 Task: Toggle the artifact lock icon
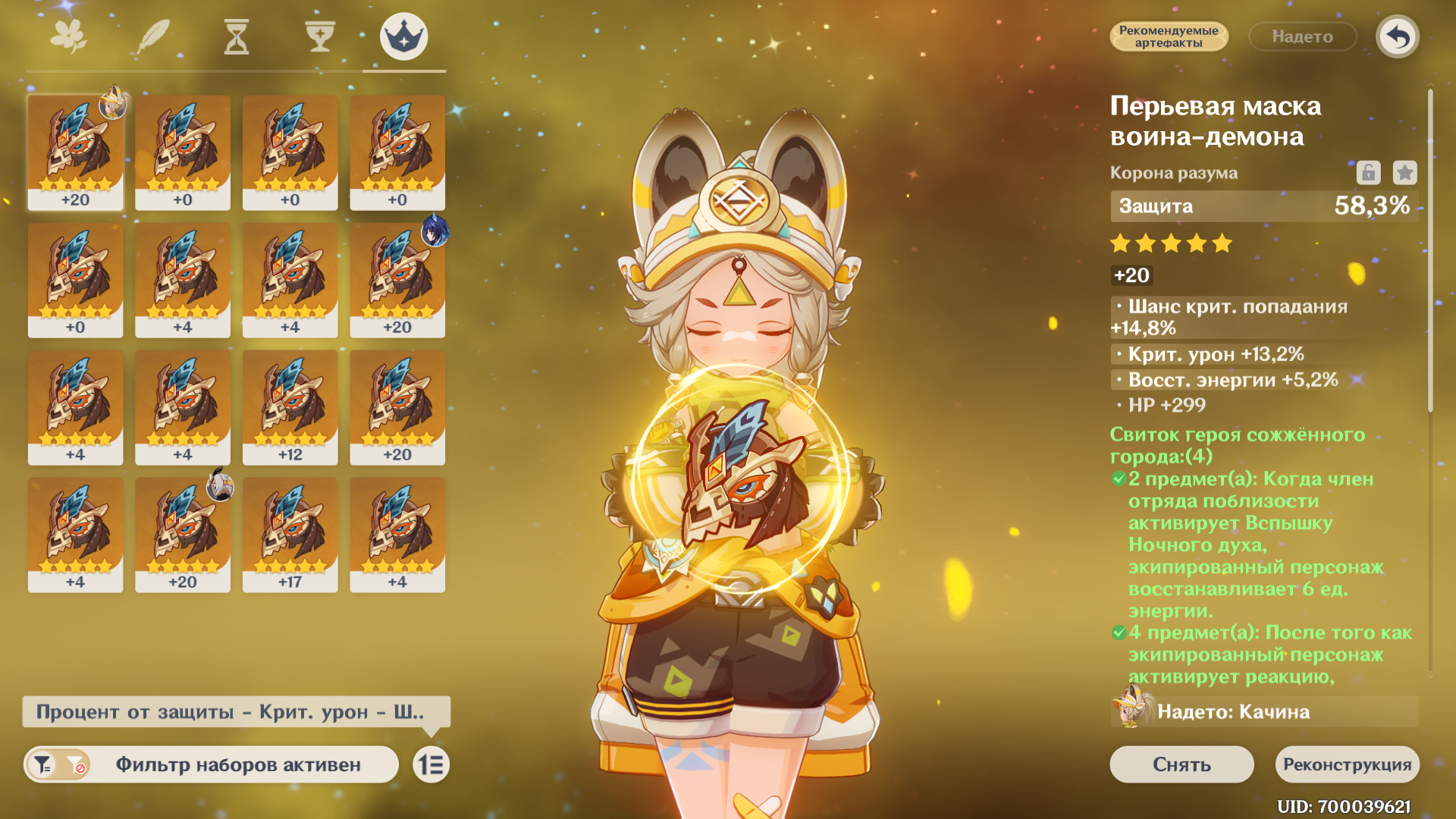click(x=1368, y=173)
